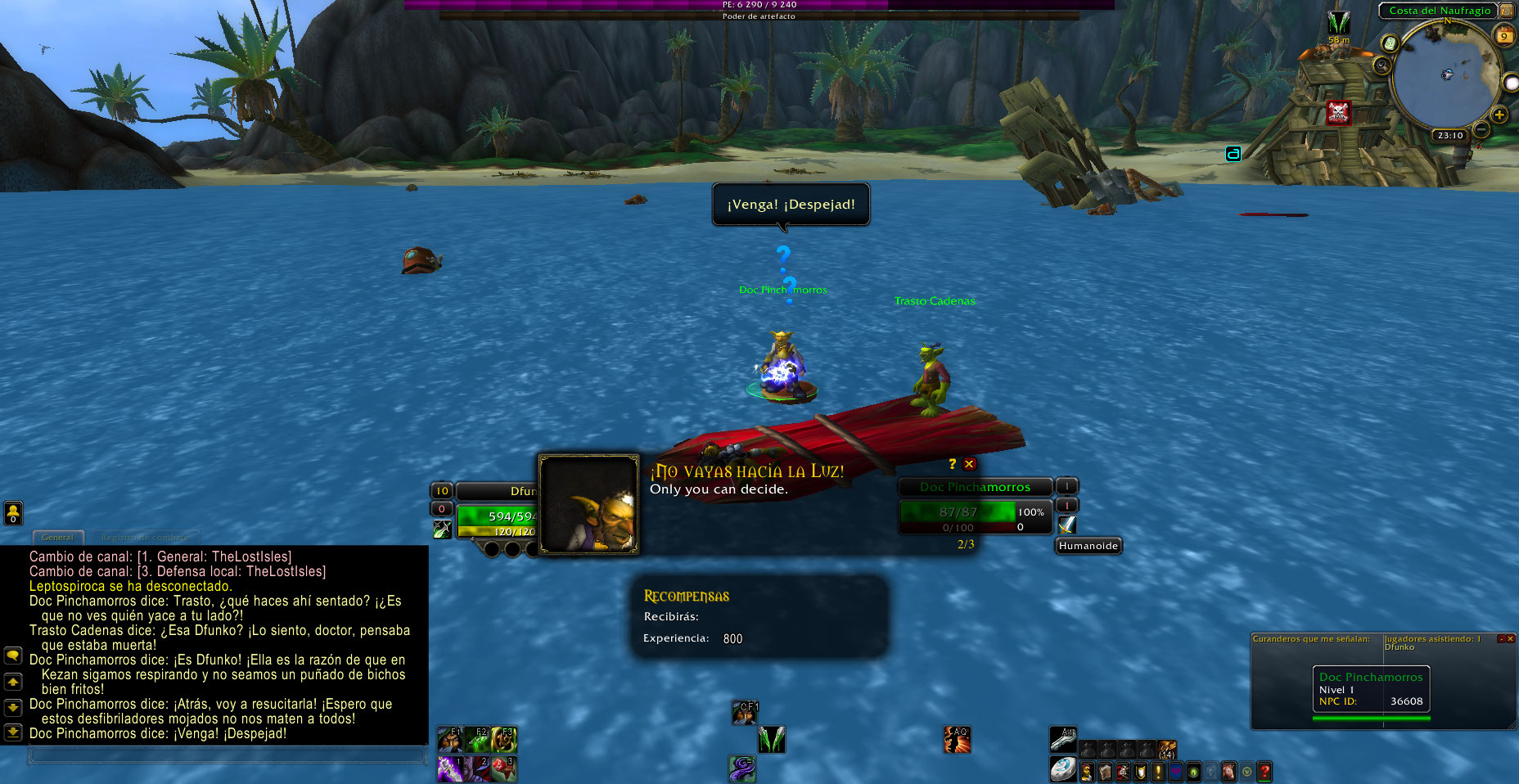Open the quest log exclamation mark button
This screenshot has height=784, width=1519.
tap(1158, 771)
